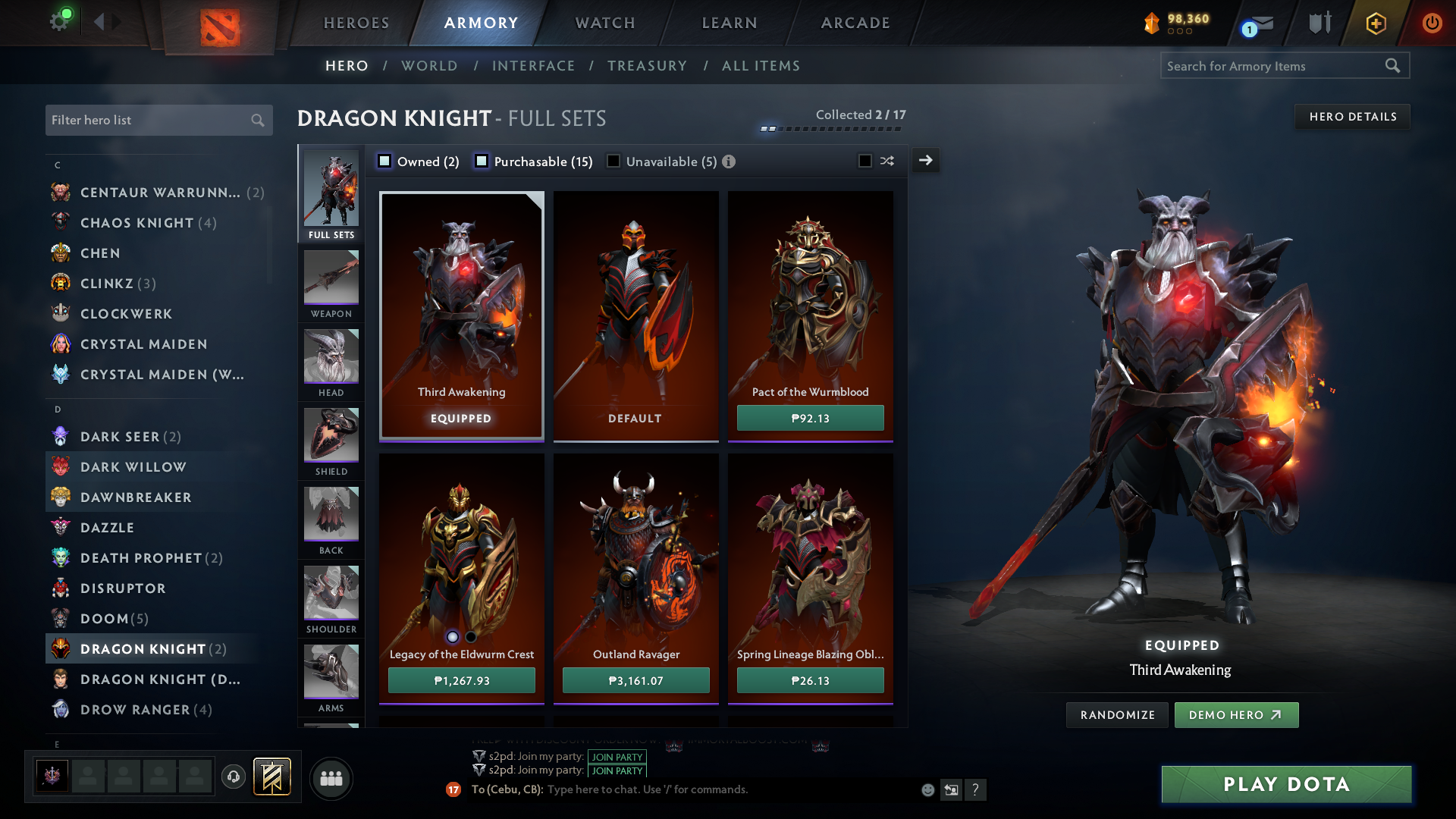Choose the Weapon slot category

click(x=331, y=283)
